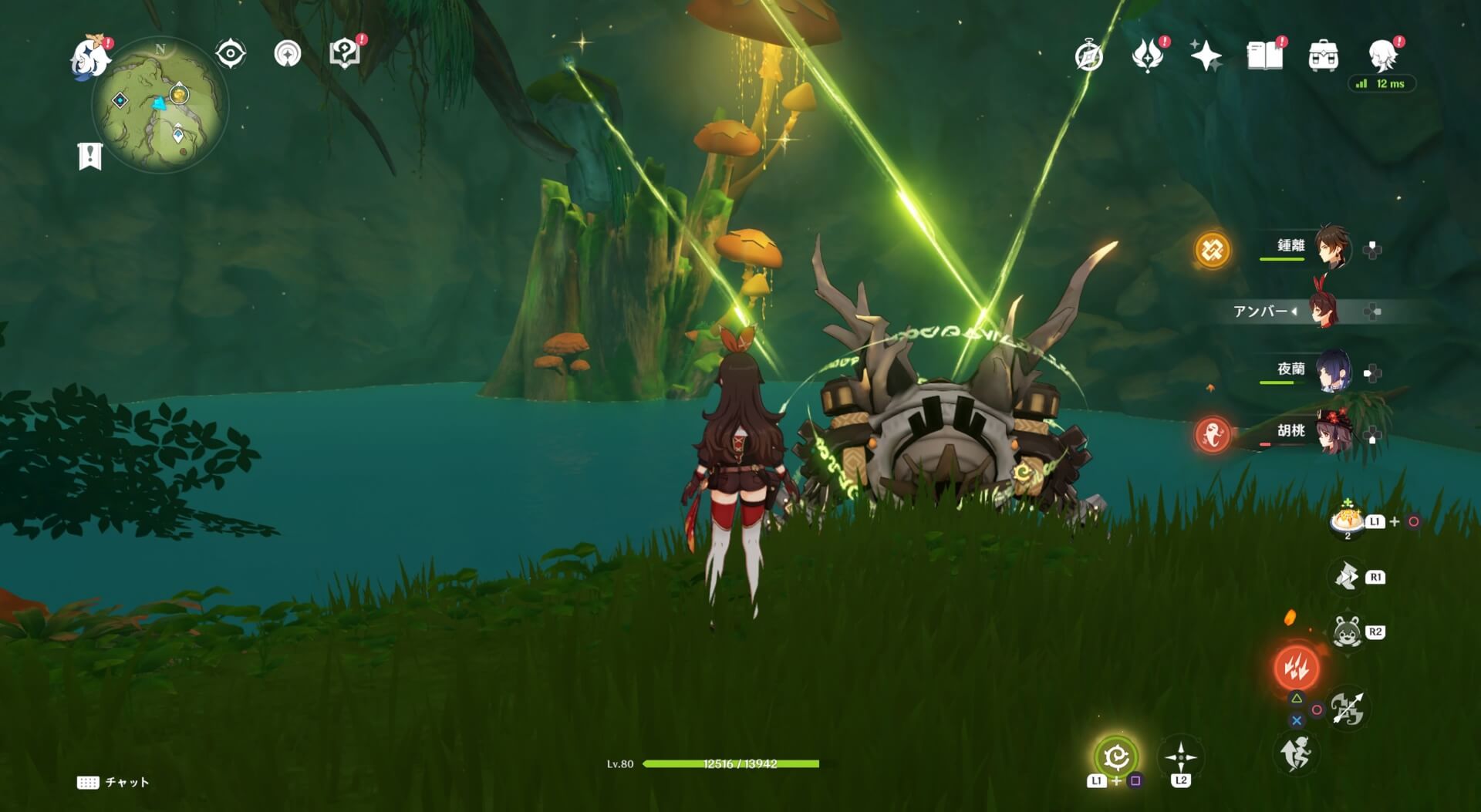The image size is (1481, 812).
Task: Open the compass adventure icon
Action: click(1088, 56)
